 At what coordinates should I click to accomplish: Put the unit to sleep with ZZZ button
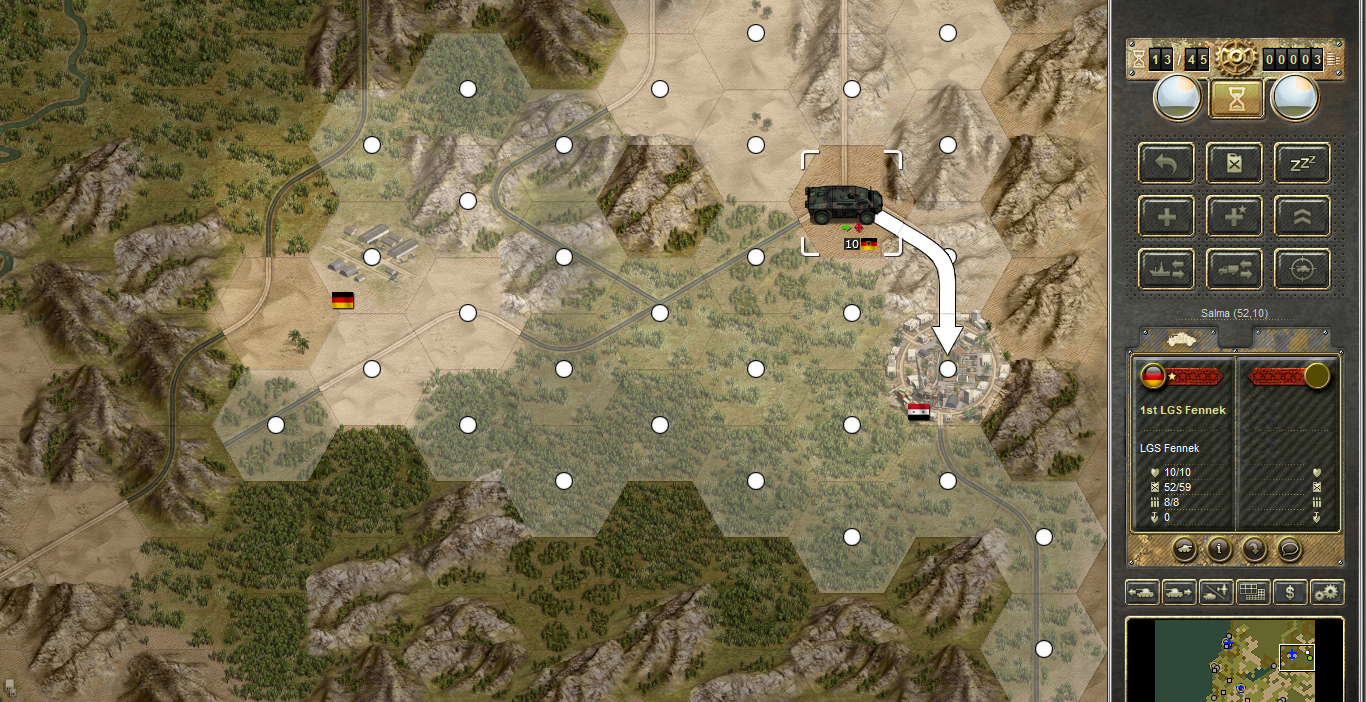coord(1302,162)
